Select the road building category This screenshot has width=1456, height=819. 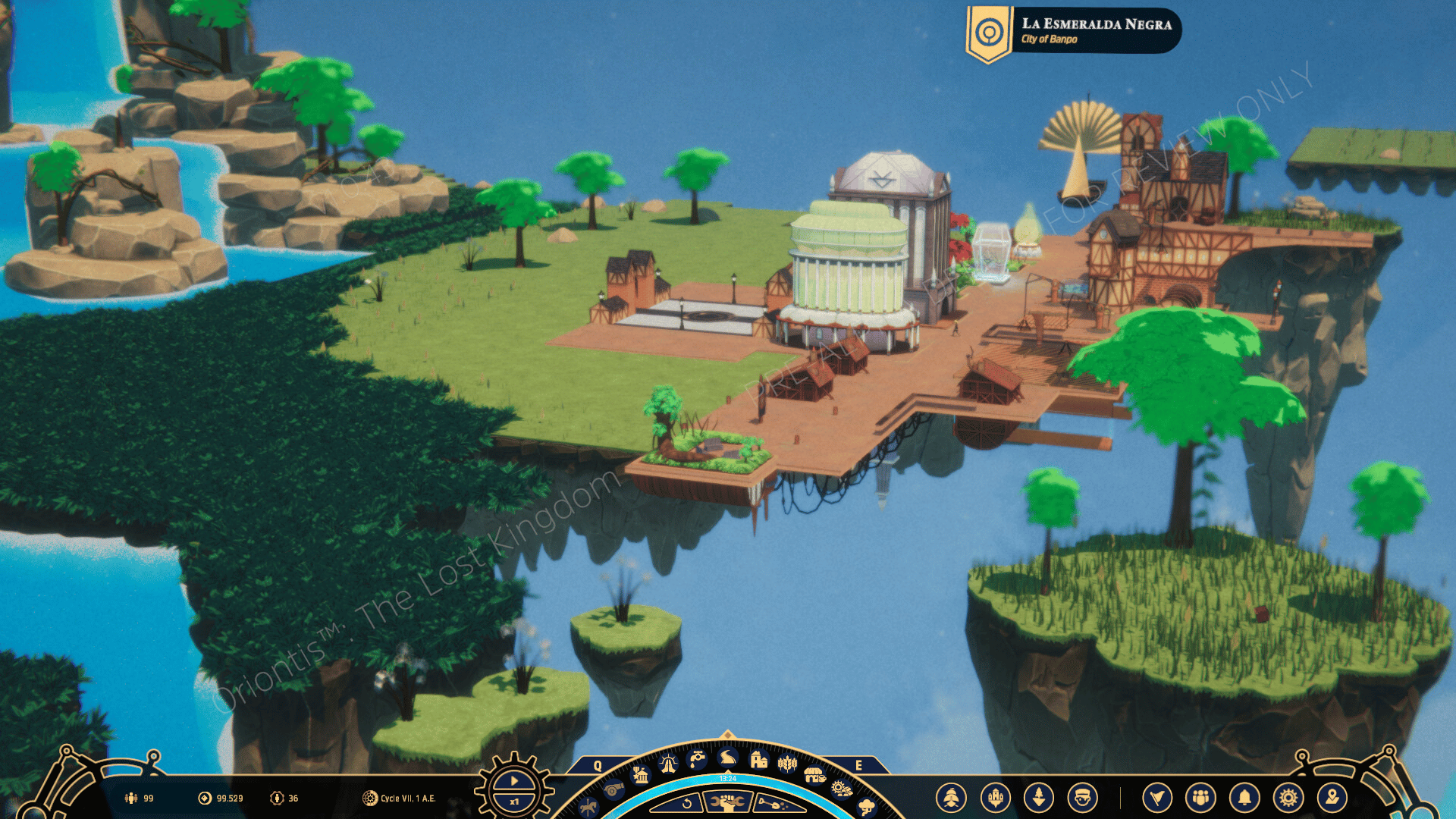click(727, 757)
